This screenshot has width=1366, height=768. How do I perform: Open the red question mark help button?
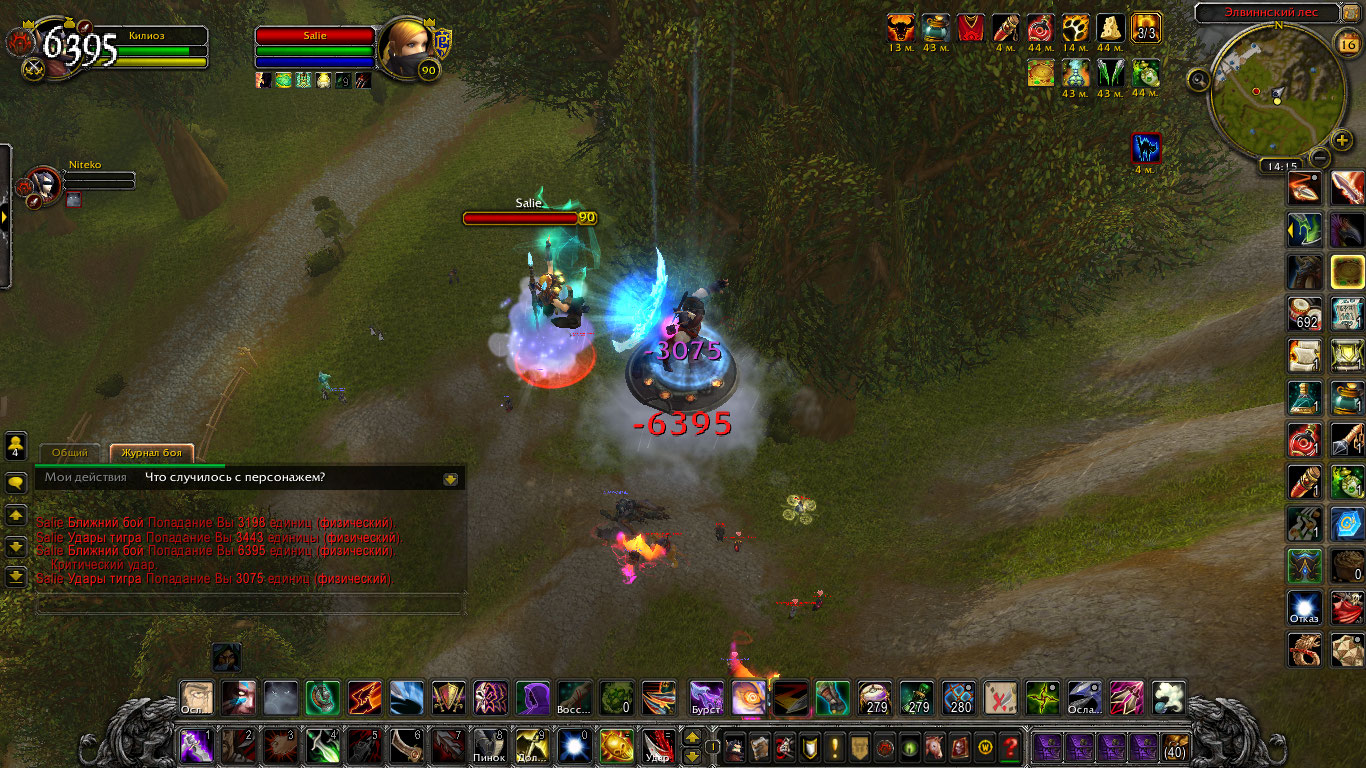[x=1010, y=746]
